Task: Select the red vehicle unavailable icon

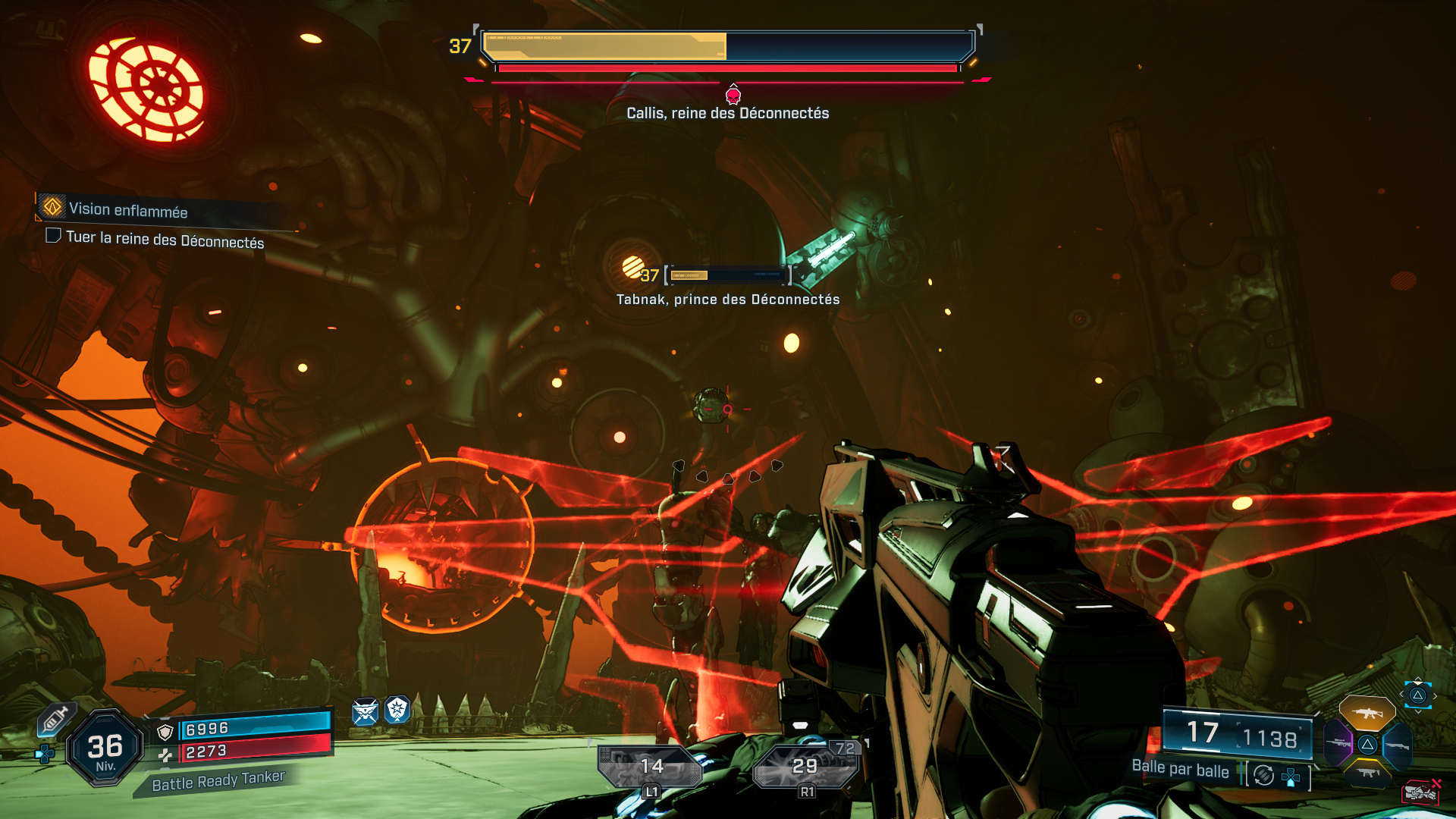Action: (1420, 792)
